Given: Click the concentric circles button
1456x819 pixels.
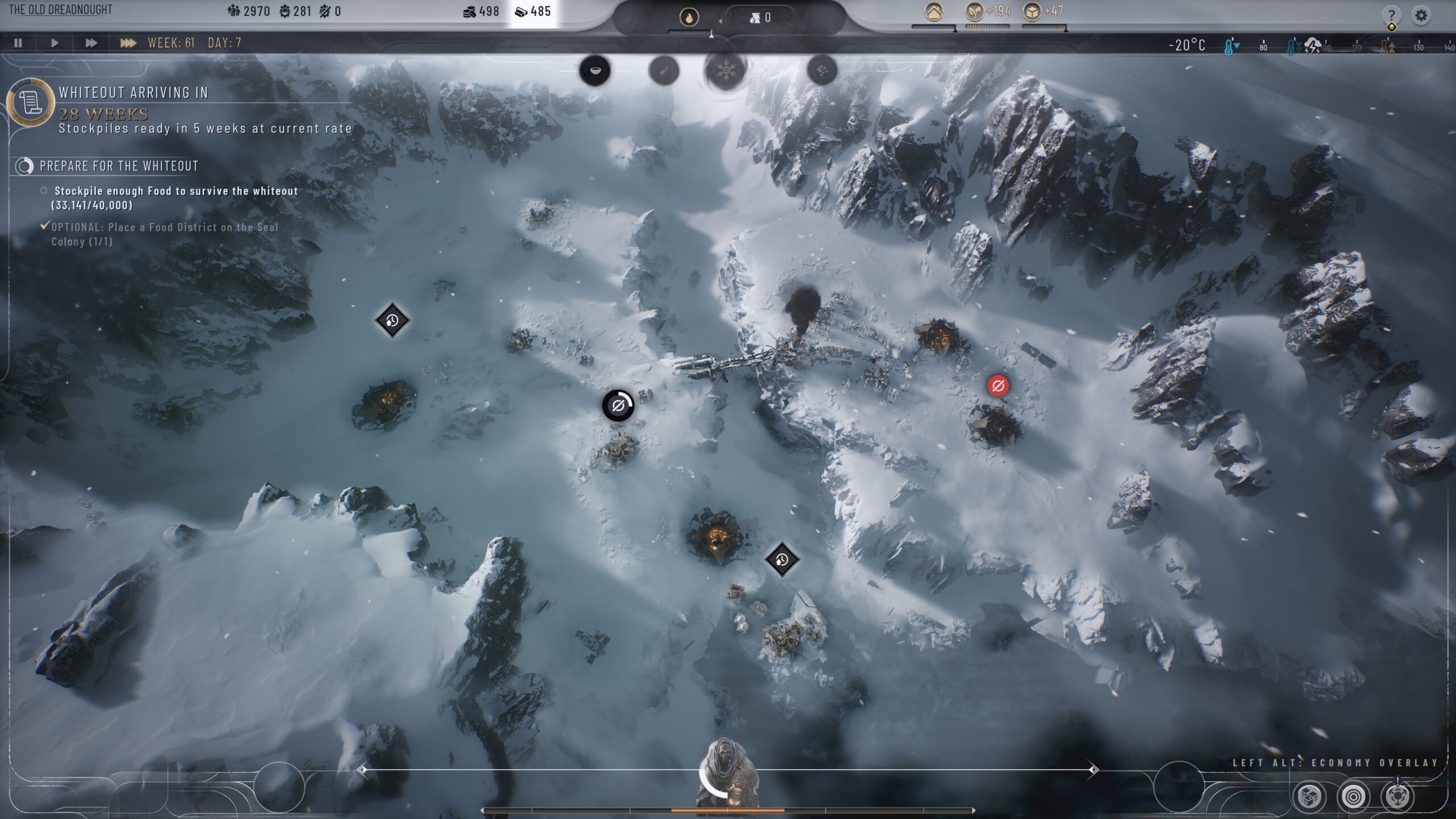Looking at the screenshot, I should coord(1353,796).
